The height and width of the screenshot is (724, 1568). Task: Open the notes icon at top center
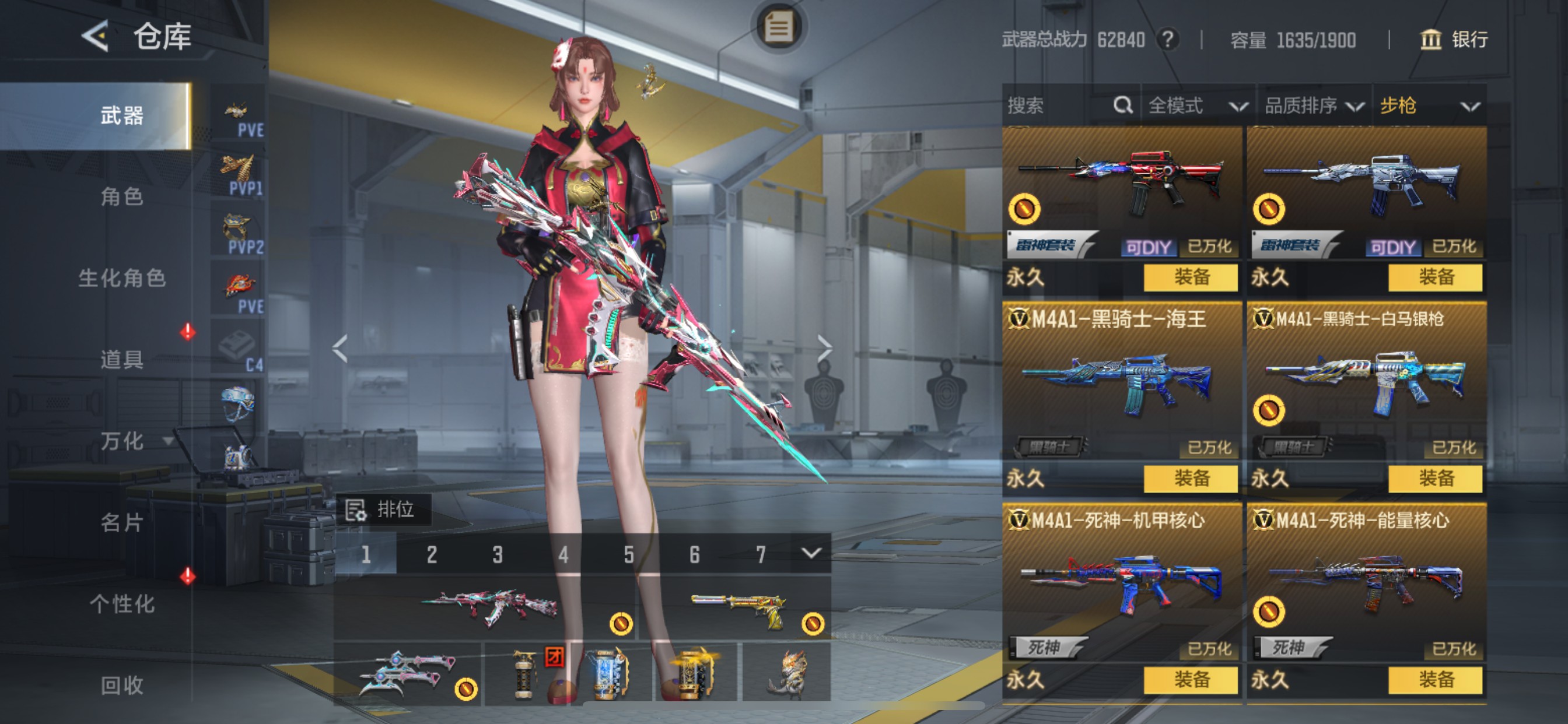click(x=779, y=27)
